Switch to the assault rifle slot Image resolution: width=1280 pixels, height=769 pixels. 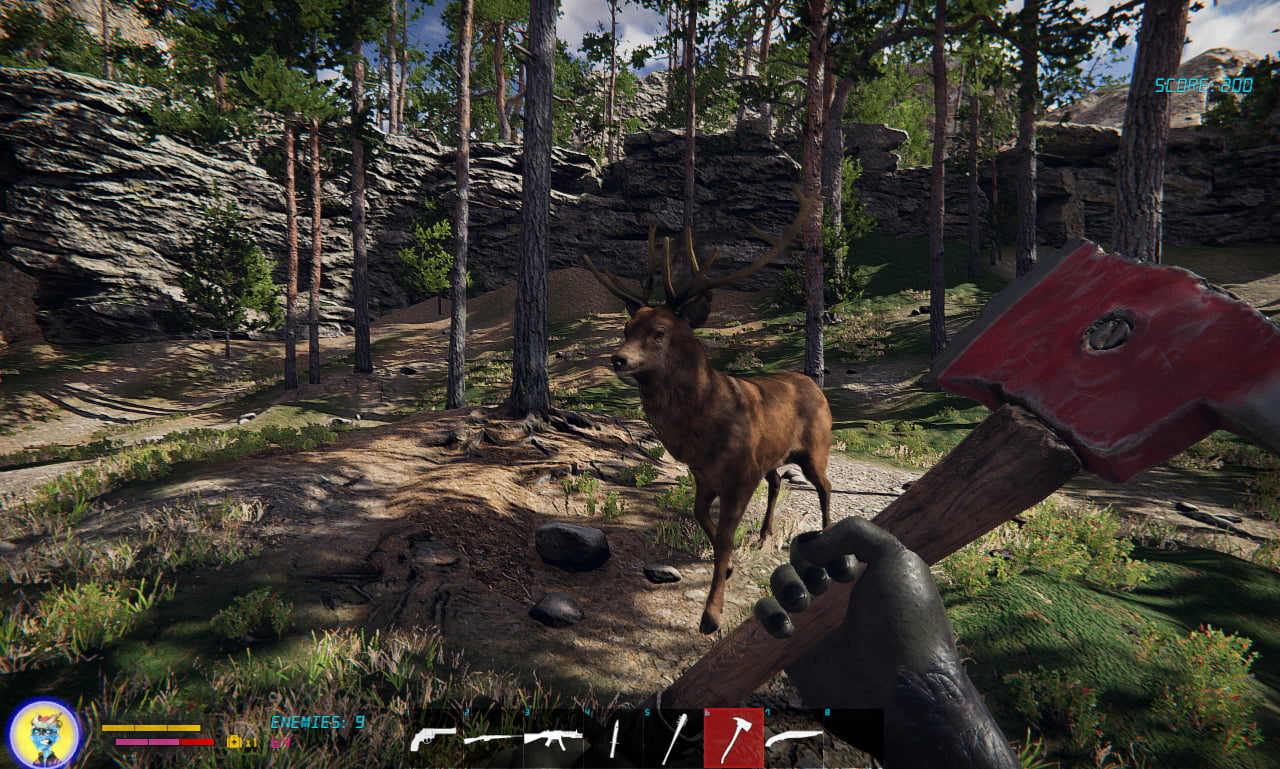click(x=553, y=739)
